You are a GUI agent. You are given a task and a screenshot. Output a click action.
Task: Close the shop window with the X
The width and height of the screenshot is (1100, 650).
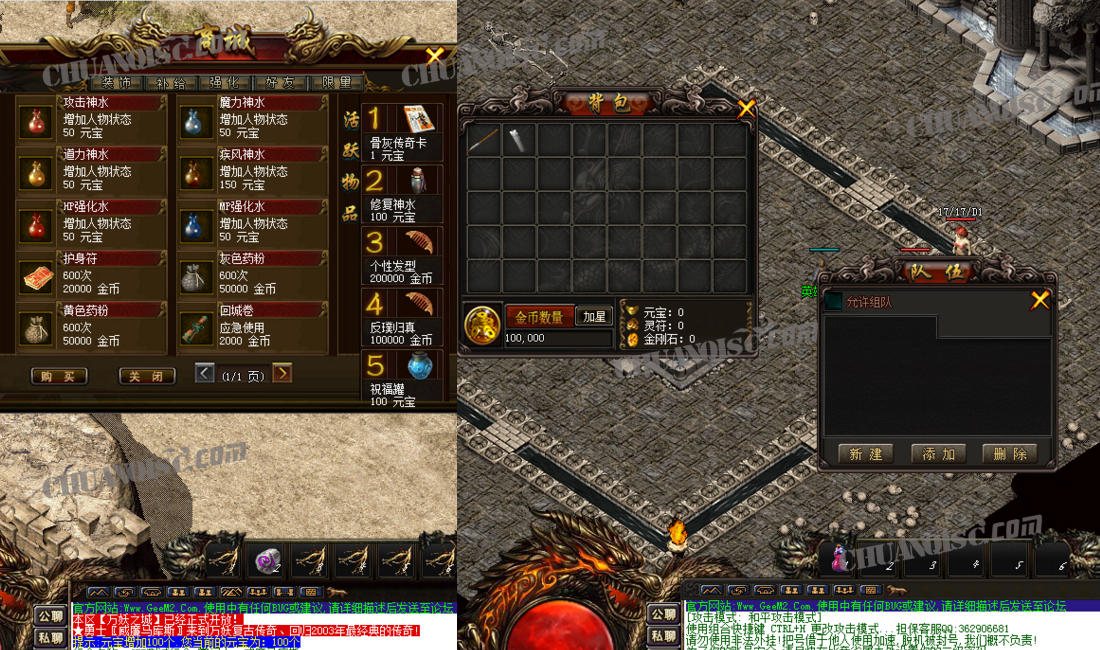click(x=434, y=56)
